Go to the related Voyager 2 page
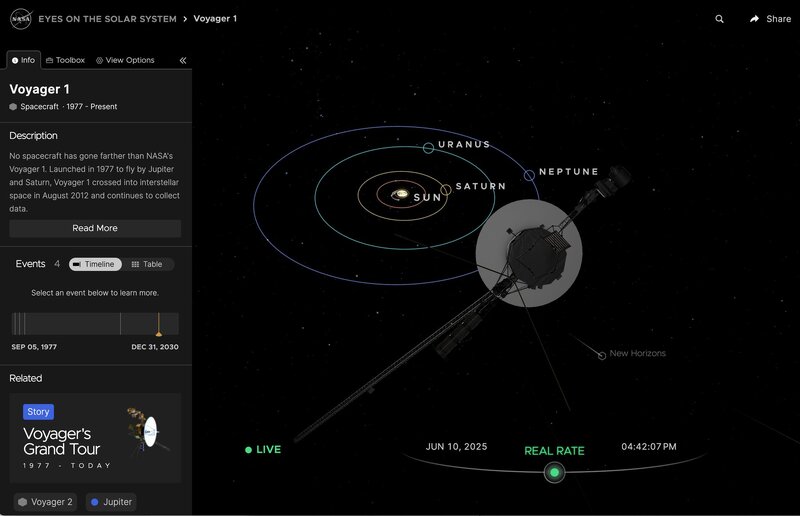 (x=45, y=502)
